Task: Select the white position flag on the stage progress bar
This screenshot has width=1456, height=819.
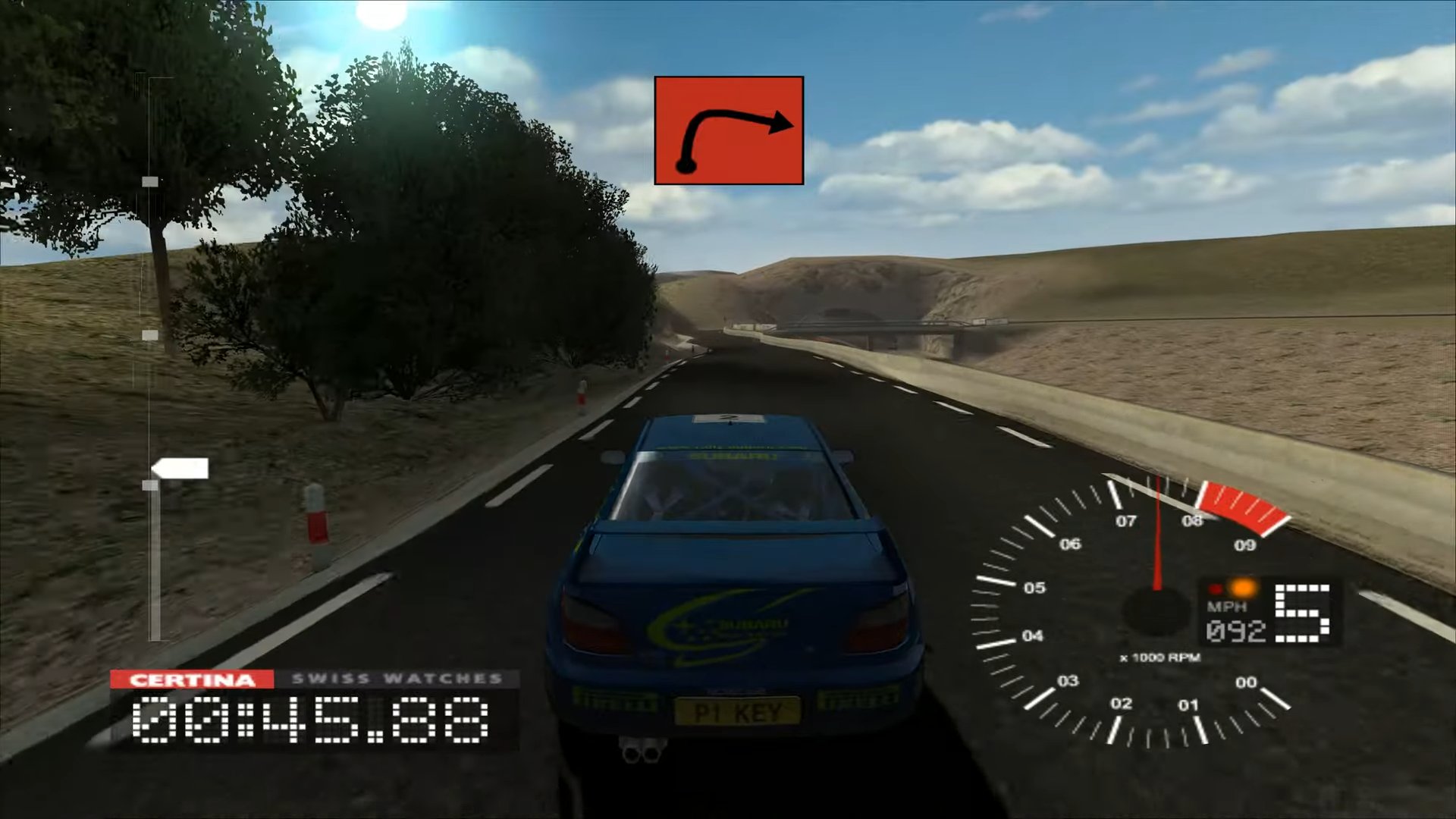Action: 181,469
